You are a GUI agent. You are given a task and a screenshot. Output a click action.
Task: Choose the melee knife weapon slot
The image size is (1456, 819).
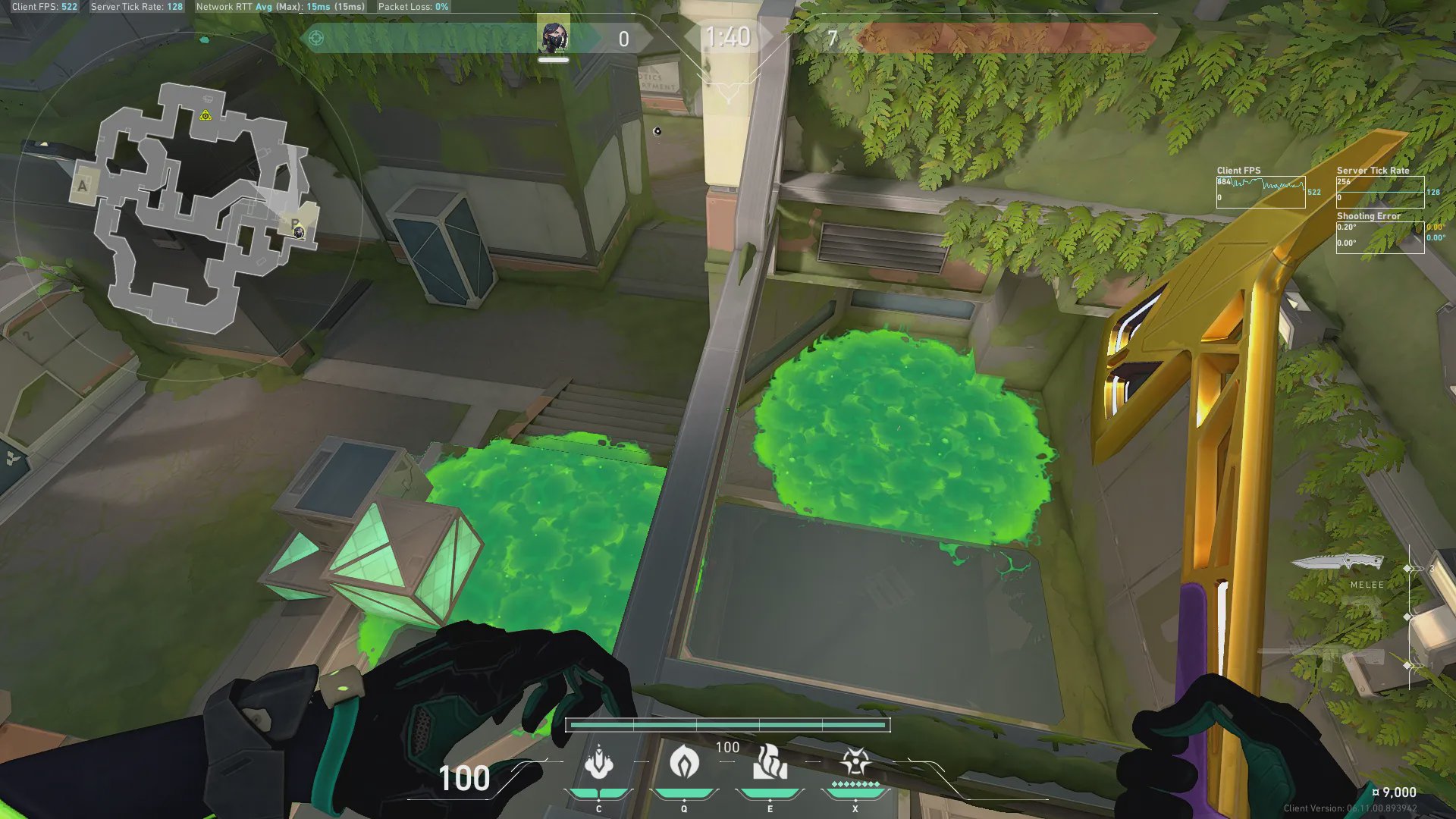[1337, 563]
